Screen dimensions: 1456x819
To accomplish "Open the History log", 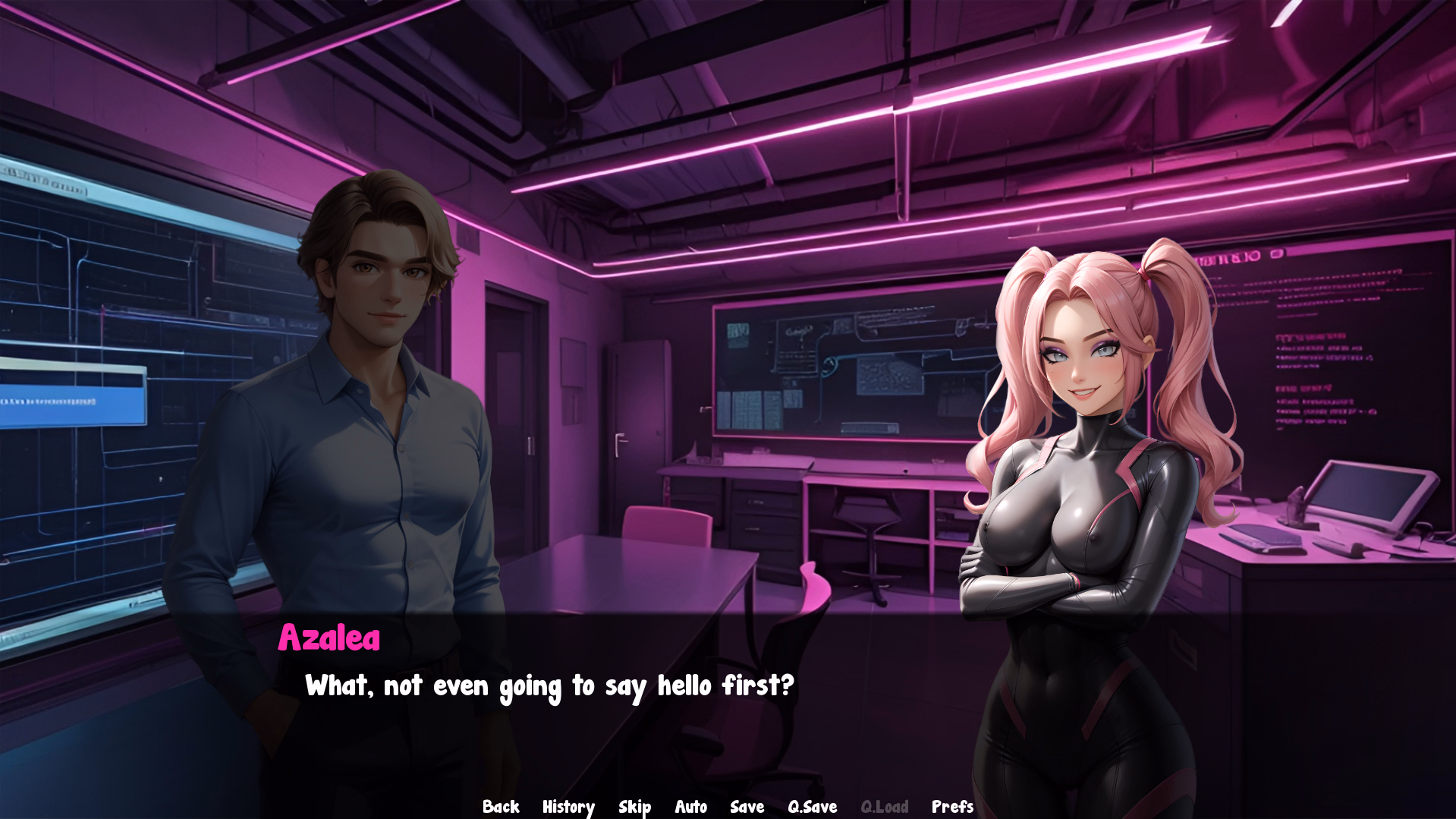I will pyautogui.click(x=568, y=807).
